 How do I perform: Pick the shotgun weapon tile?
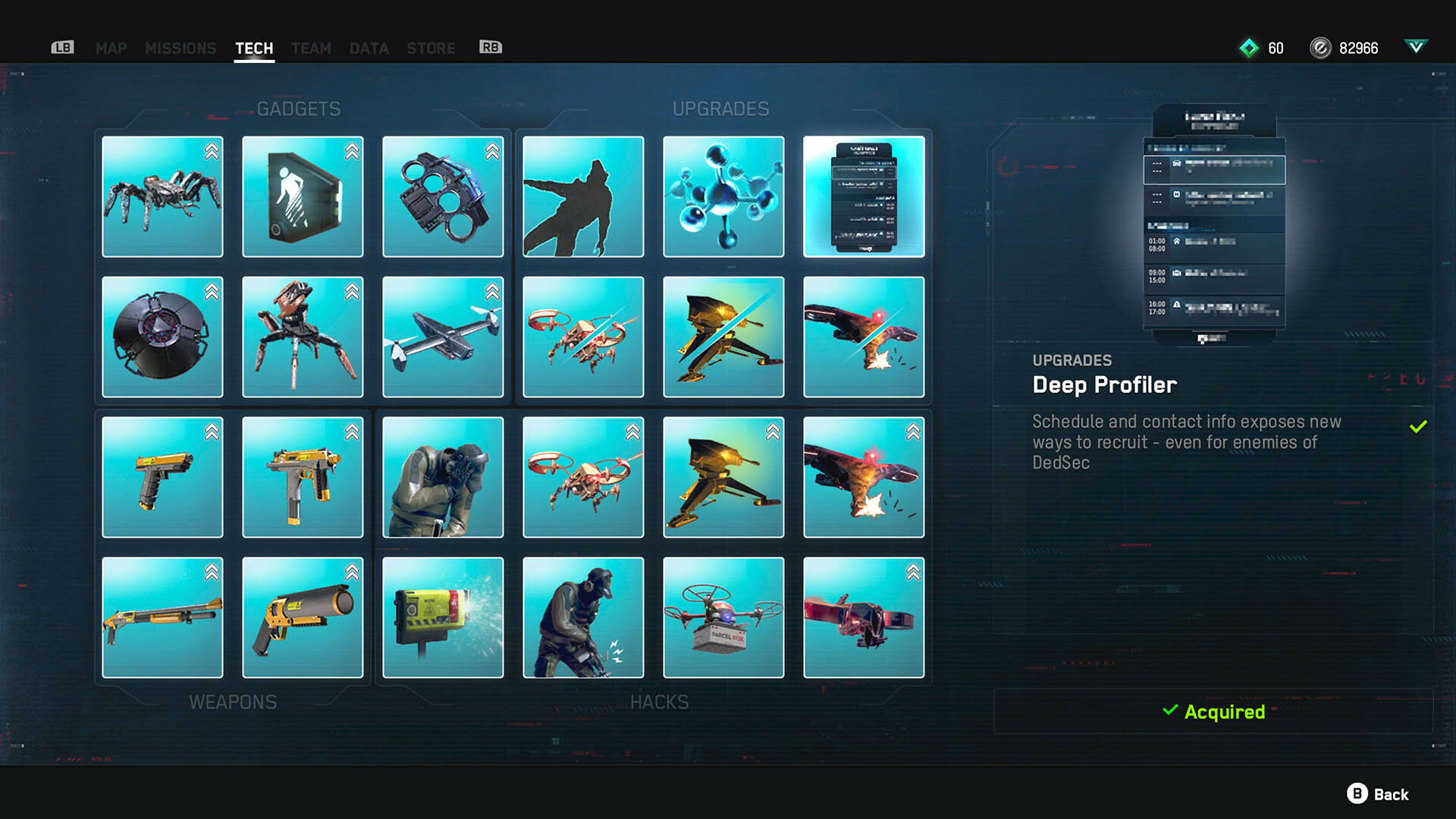[162, 617]
